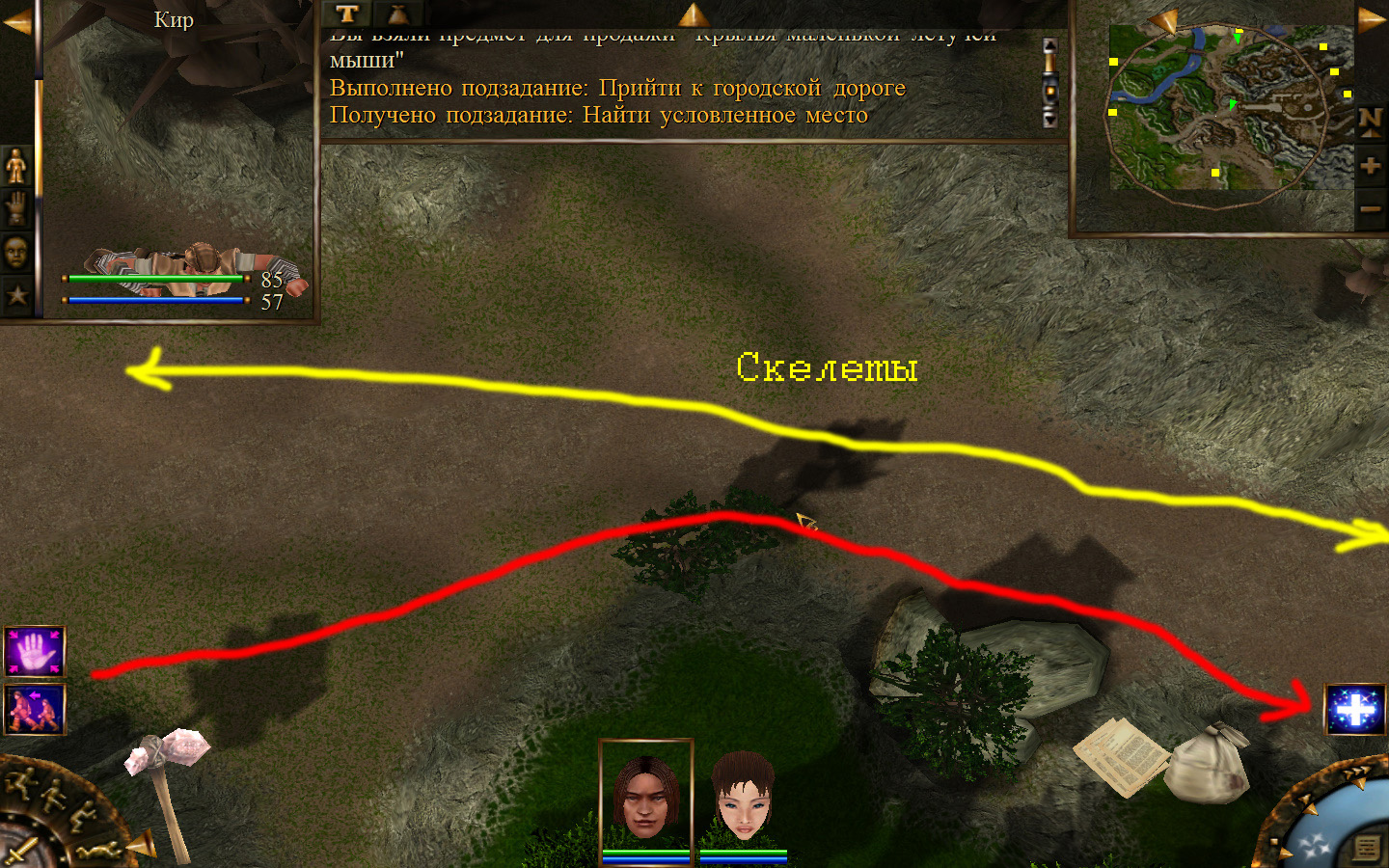Switch to the T text log tab
The height and width of the screenshot is (868, 1389).
click(347, 14)
